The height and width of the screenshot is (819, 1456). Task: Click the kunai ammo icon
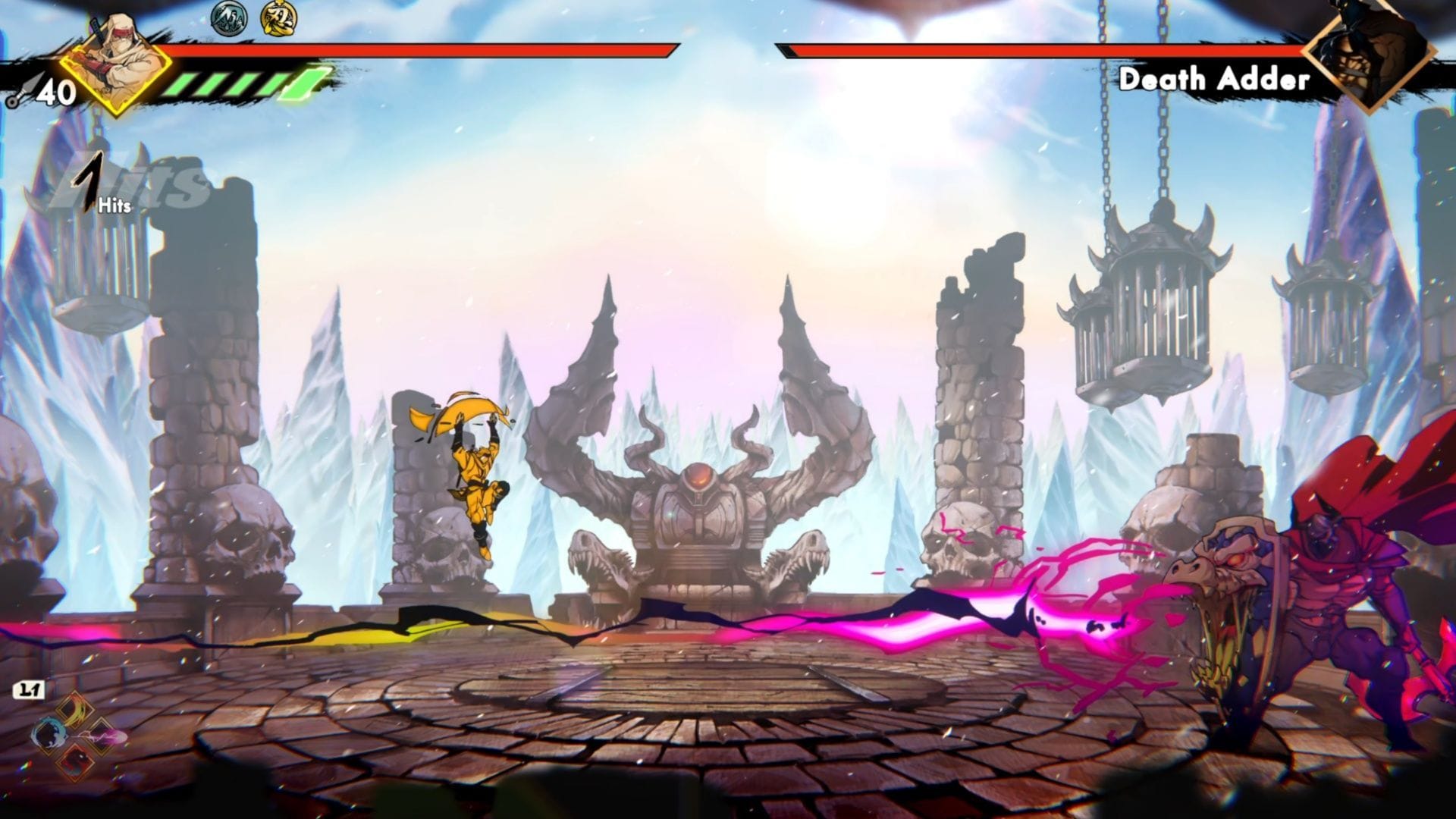[18, 94]
